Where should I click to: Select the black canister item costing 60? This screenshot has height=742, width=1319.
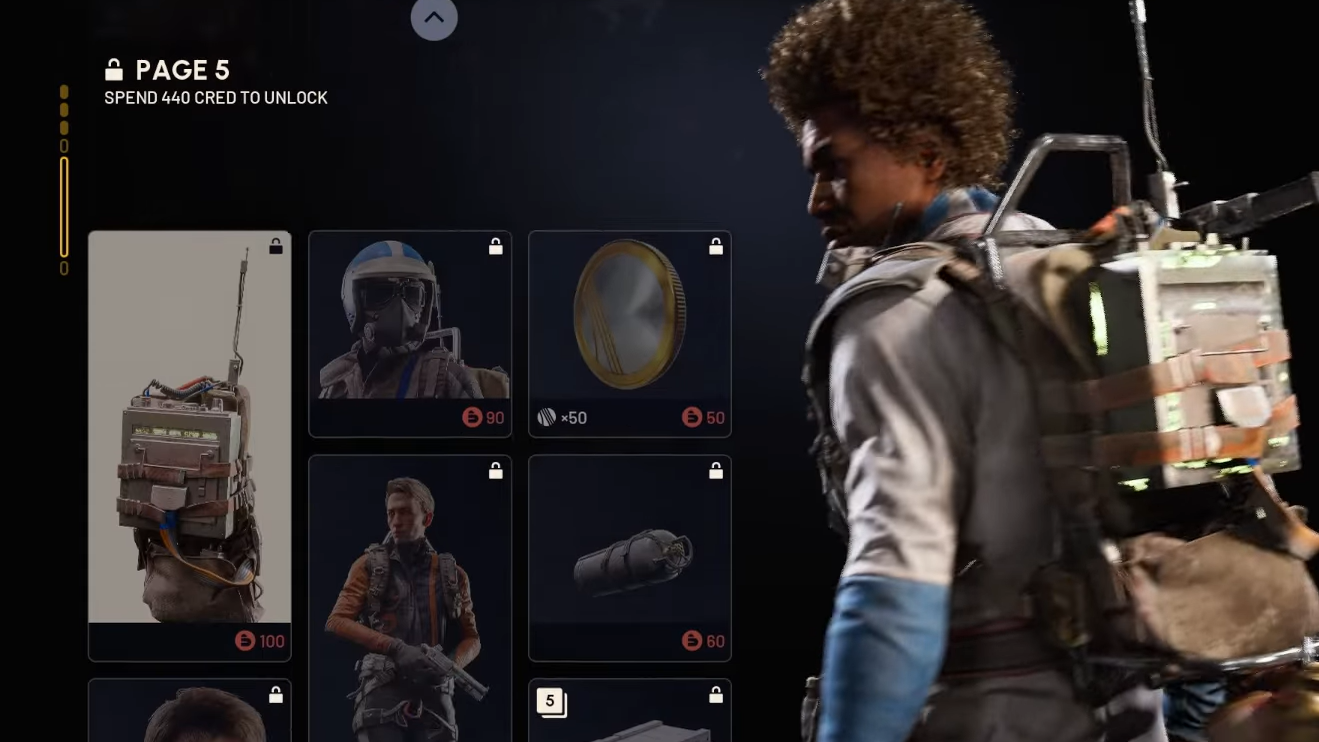[x=630, y=557]
